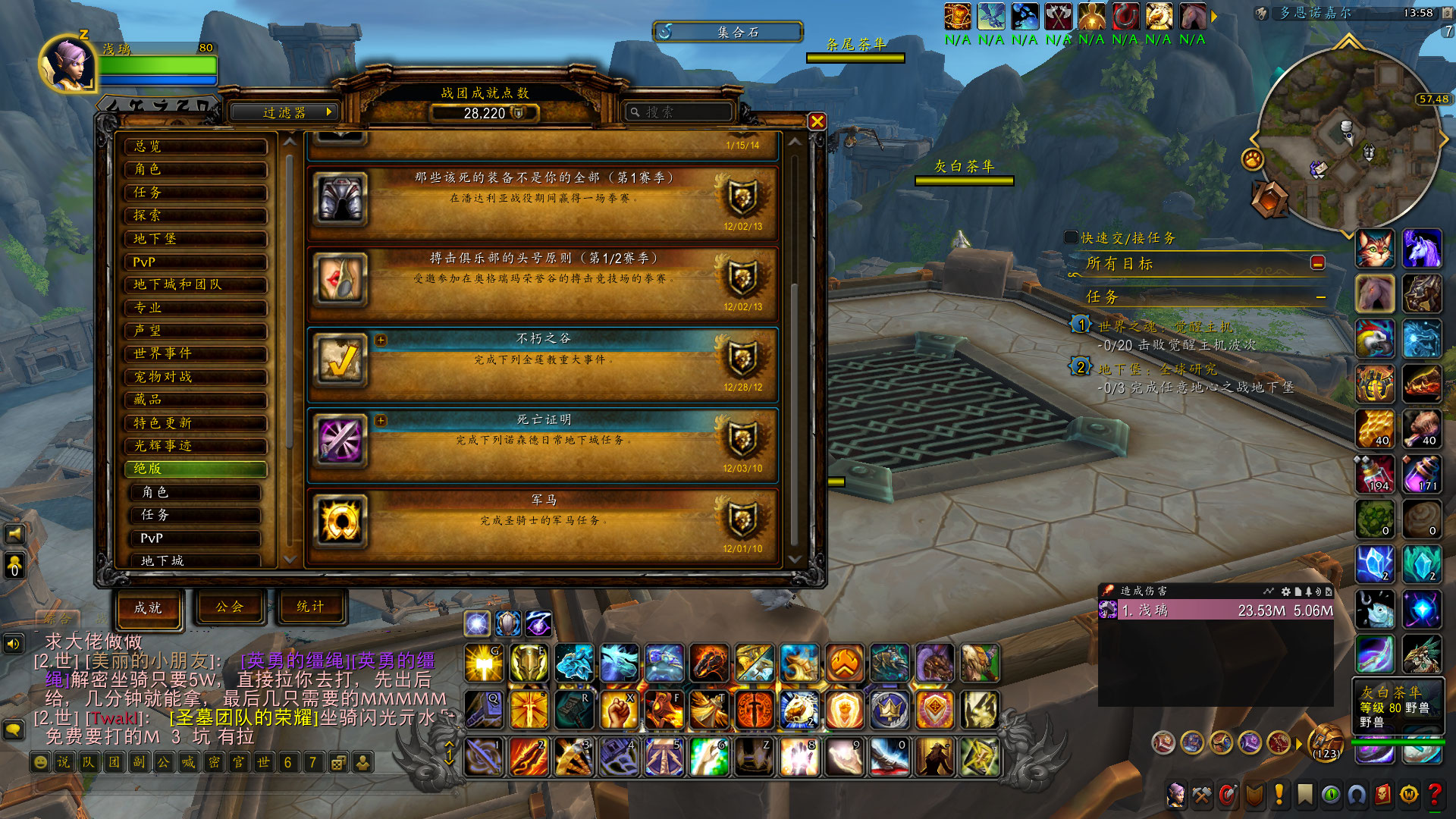Toggle the 快速交/接任务 checkbox
This screenshot has height=819, width=1456.
[x=1071, y=238]
